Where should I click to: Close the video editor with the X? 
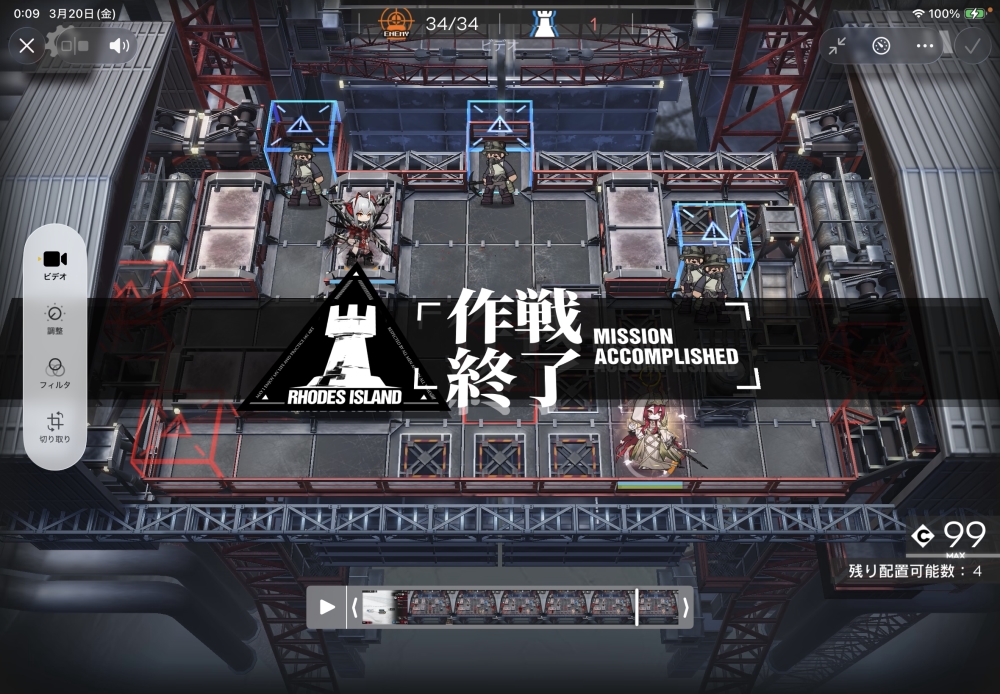click(x=27, y=45)
